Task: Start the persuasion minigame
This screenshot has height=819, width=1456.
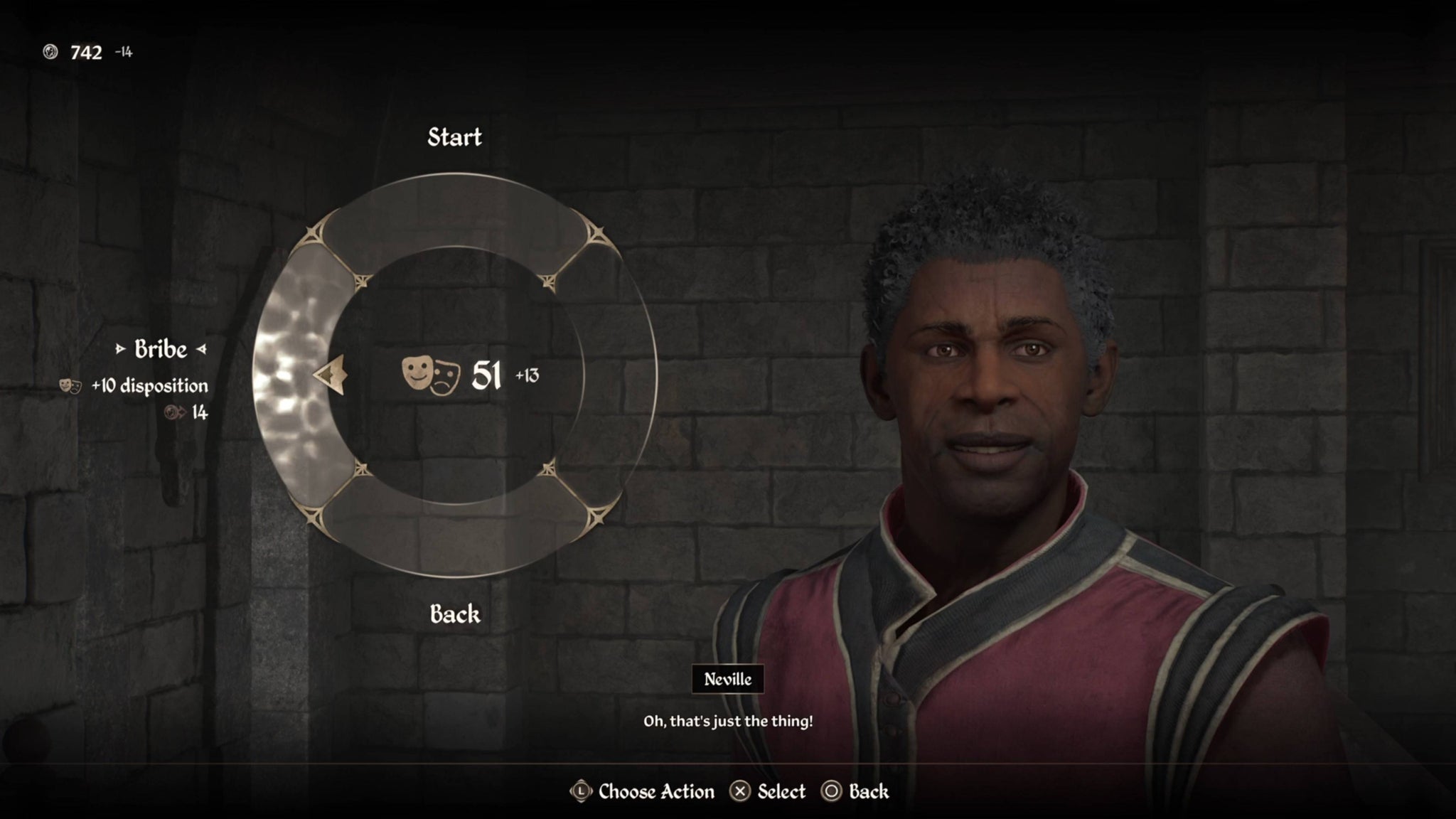Action: (x=454, y=137)
